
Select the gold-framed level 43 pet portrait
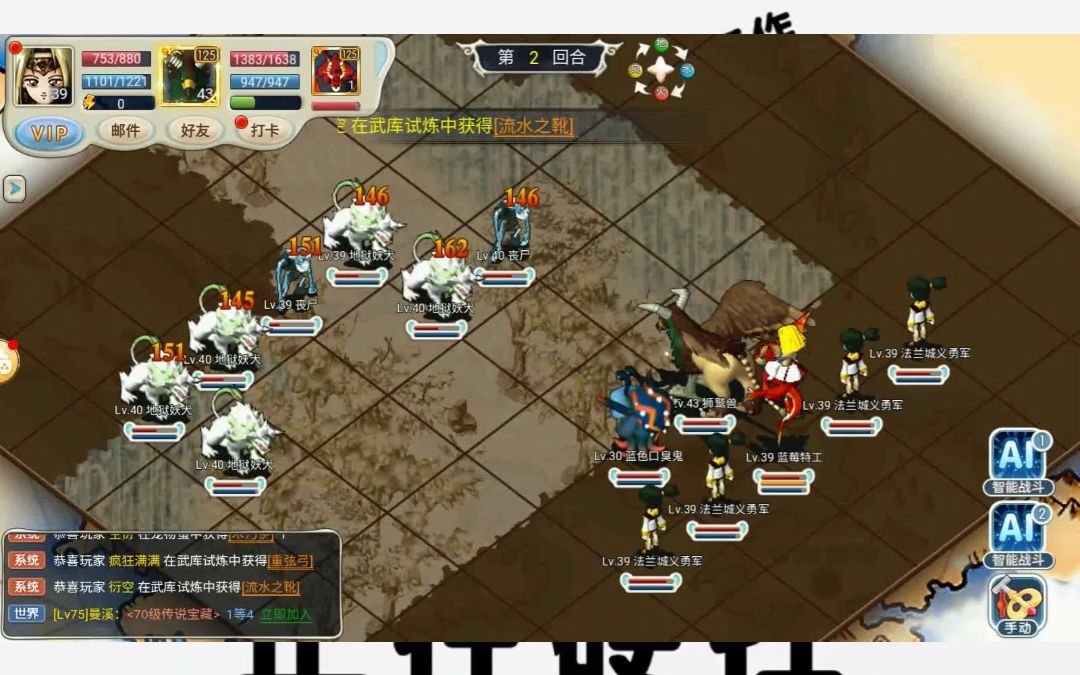point(190,76)
